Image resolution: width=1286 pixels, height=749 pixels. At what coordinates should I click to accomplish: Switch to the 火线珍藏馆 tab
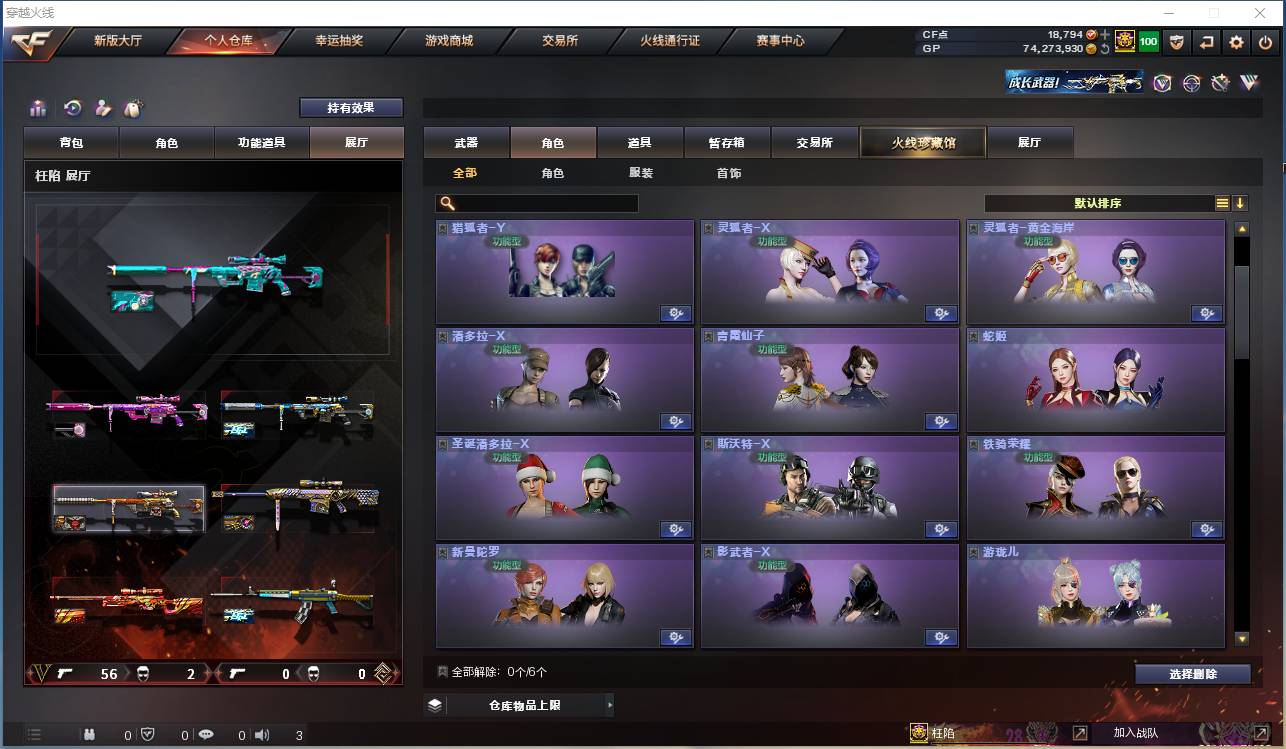[x=922, y=142]
